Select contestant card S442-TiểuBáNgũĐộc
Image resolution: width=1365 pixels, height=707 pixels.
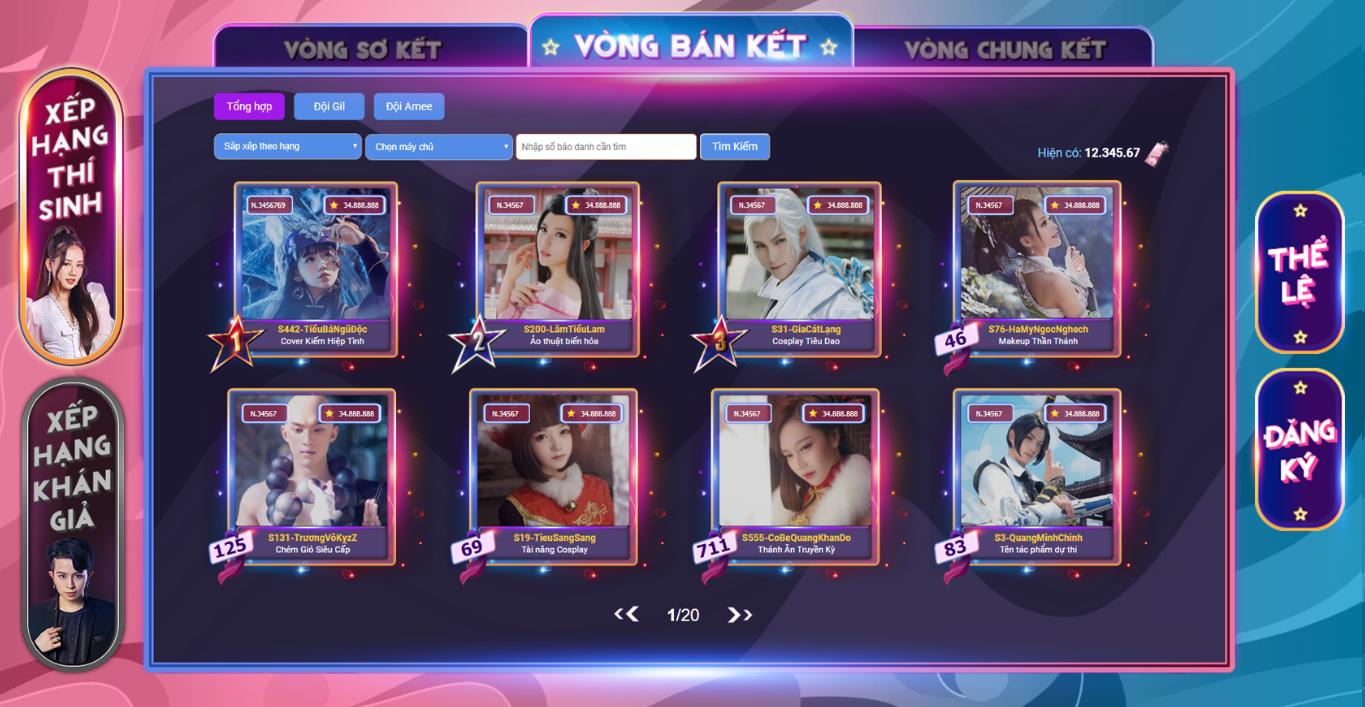tap(316, 267)
